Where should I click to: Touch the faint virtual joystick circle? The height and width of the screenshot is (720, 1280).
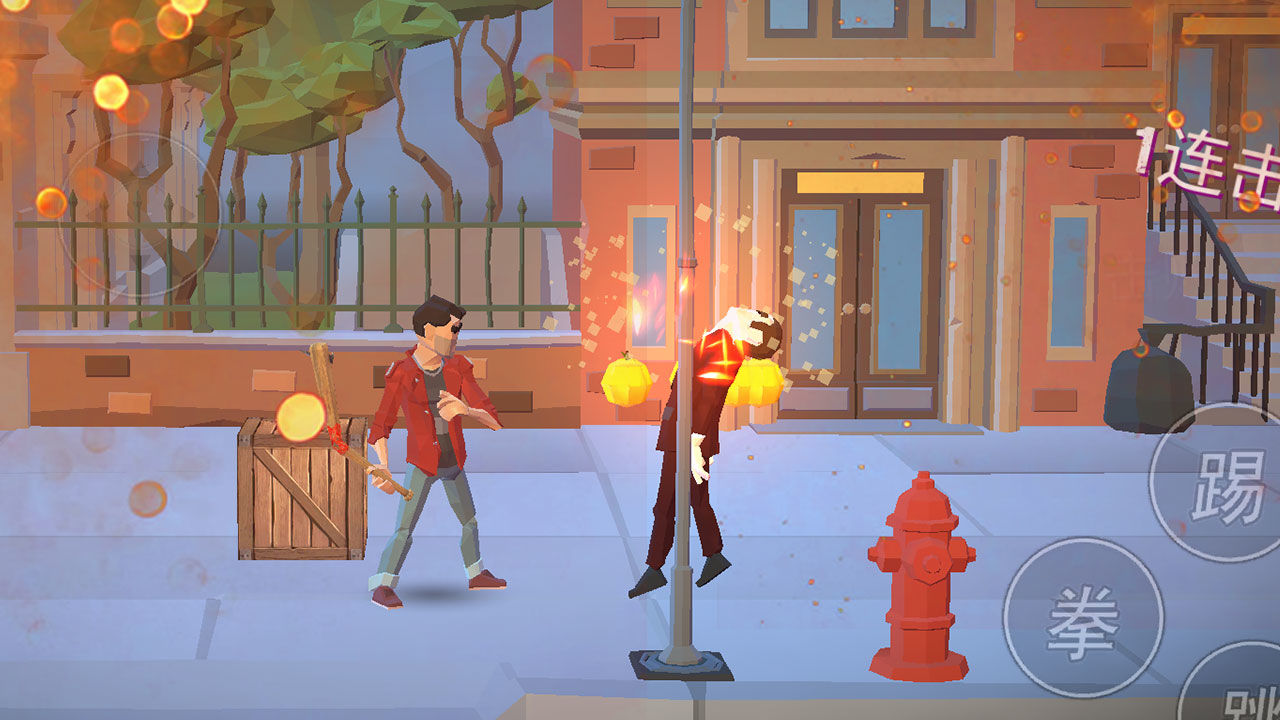138,214
